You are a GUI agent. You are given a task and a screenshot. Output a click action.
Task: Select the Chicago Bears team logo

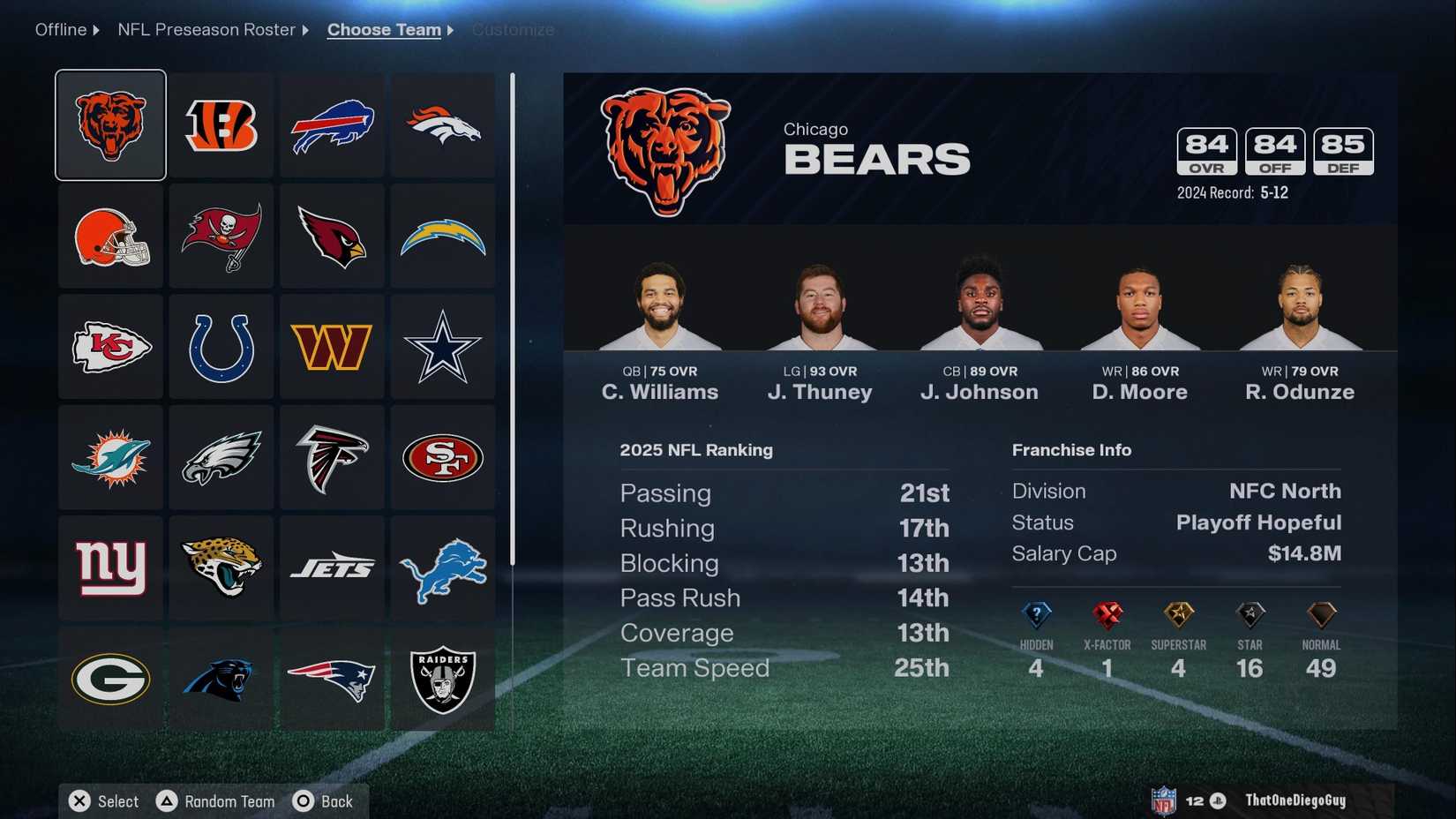tap(109, 124)
